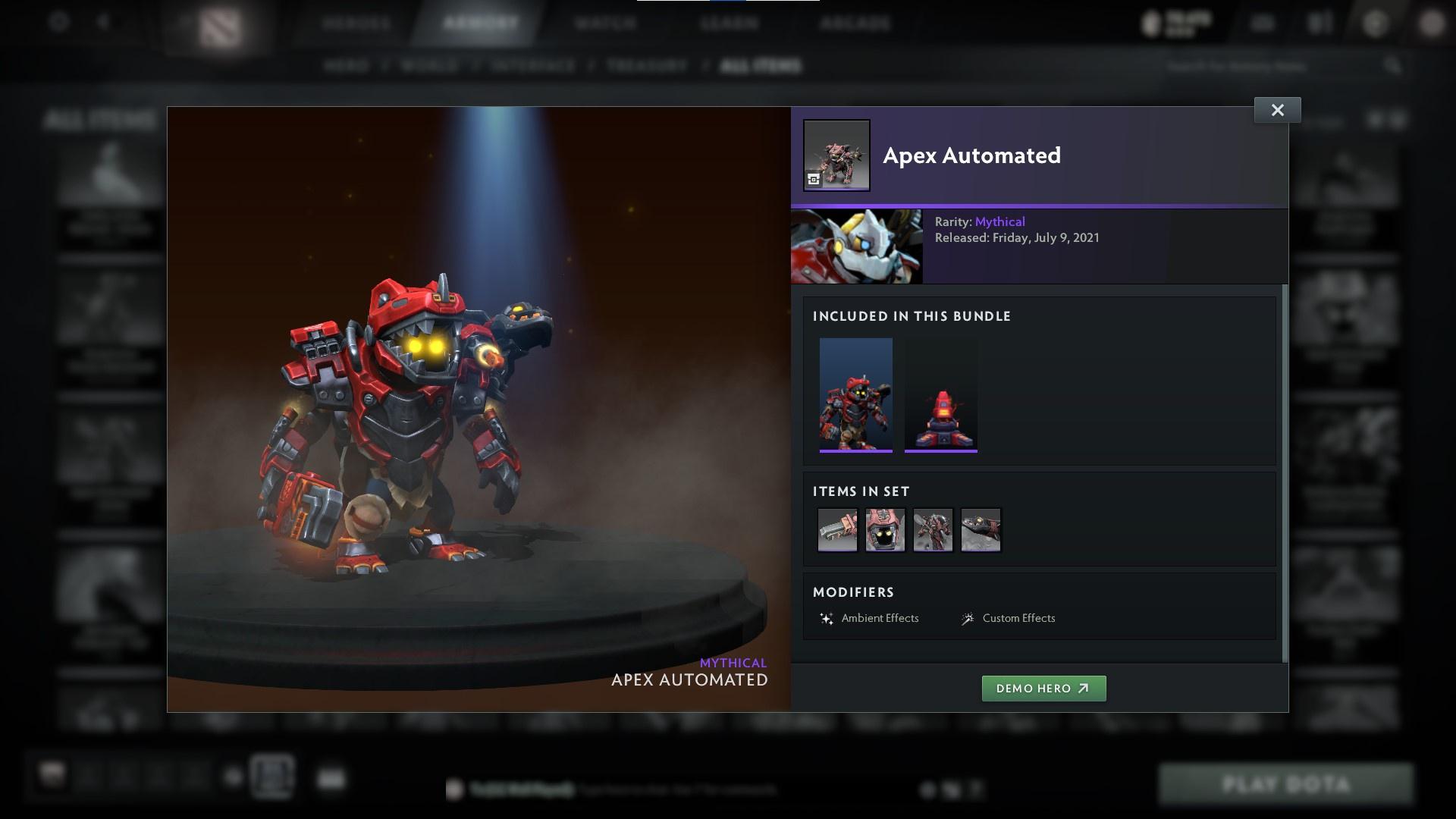Open the Mythical rarity link
1456x819 pixels.
pos(1000,221)
